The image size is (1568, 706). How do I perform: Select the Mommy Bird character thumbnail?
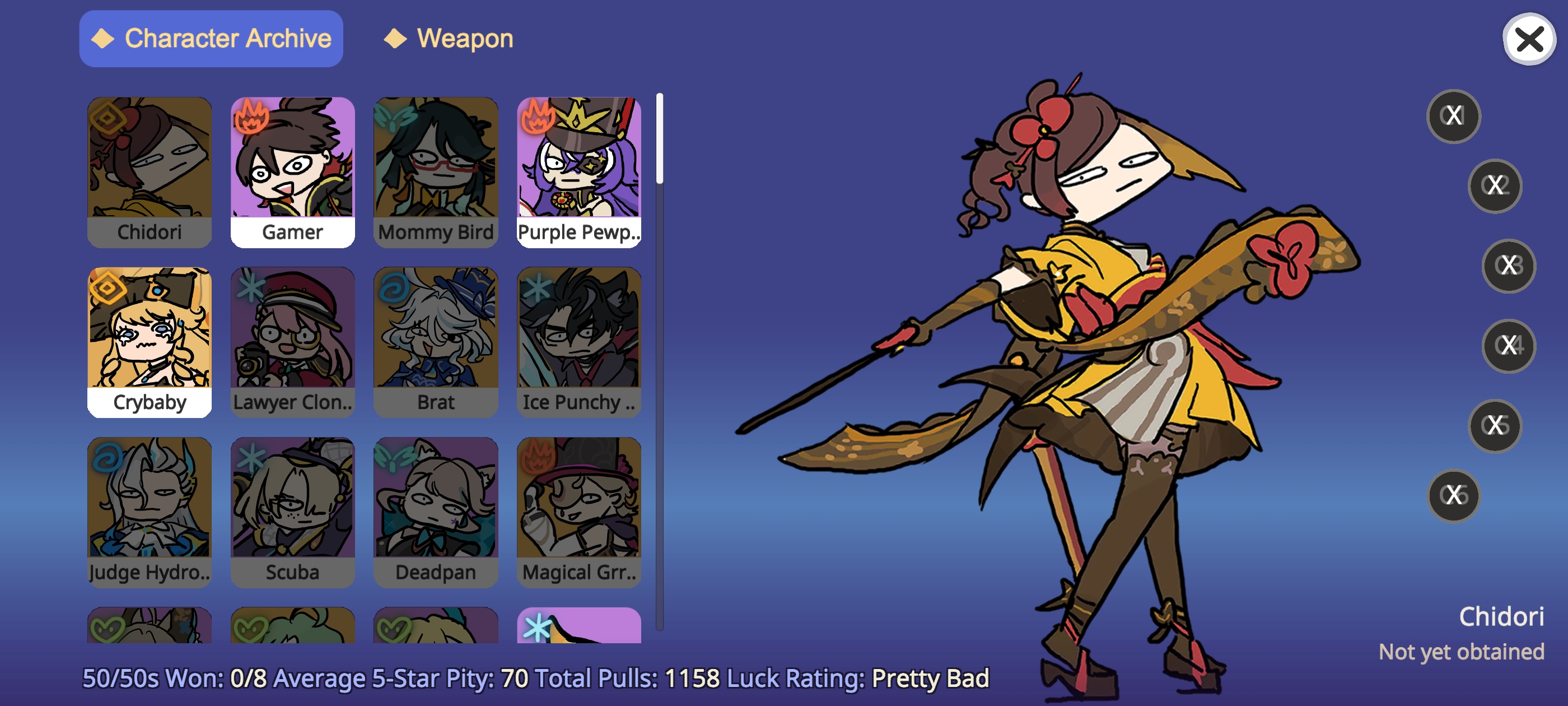click(x=436, y=161)
